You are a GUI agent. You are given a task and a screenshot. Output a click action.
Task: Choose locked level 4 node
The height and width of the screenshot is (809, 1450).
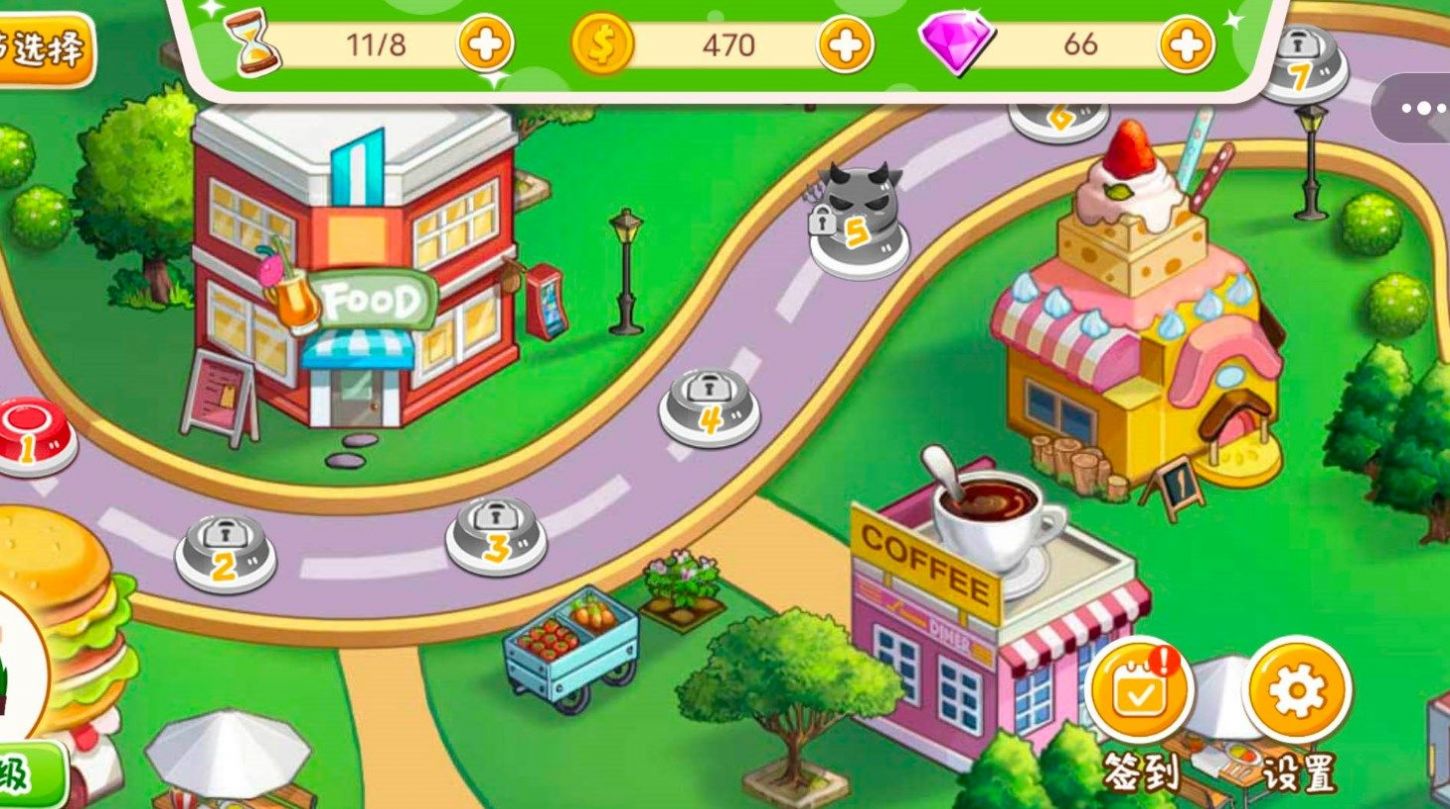[x=709, y=405]
